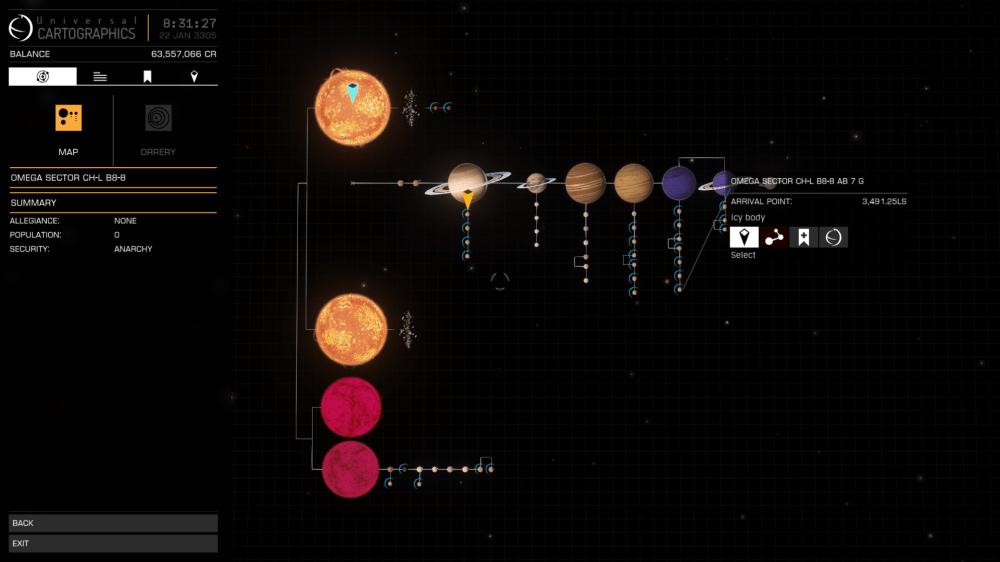This screenshot has width=1000, height=562.
Task: Go back using the BACK button
Action: (x=113, y=523)
